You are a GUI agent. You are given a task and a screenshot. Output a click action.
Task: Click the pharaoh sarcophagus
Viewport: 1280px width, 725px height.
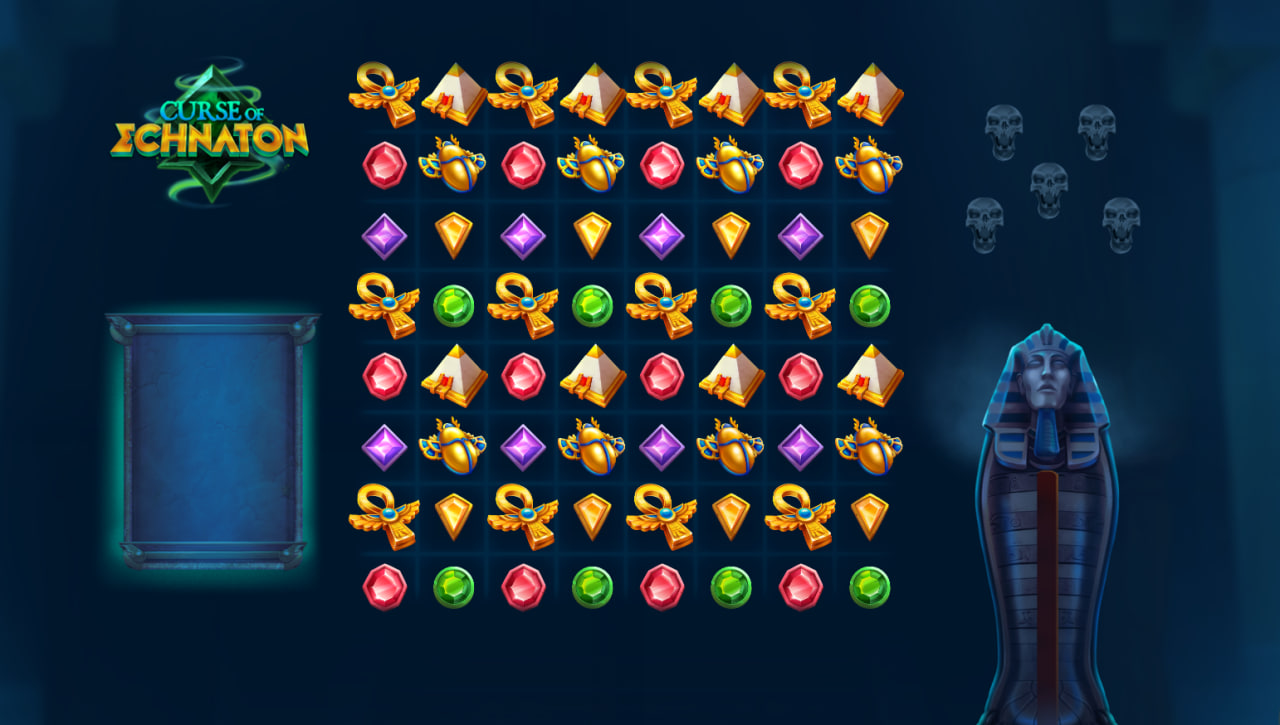(x=1050, y=520)
